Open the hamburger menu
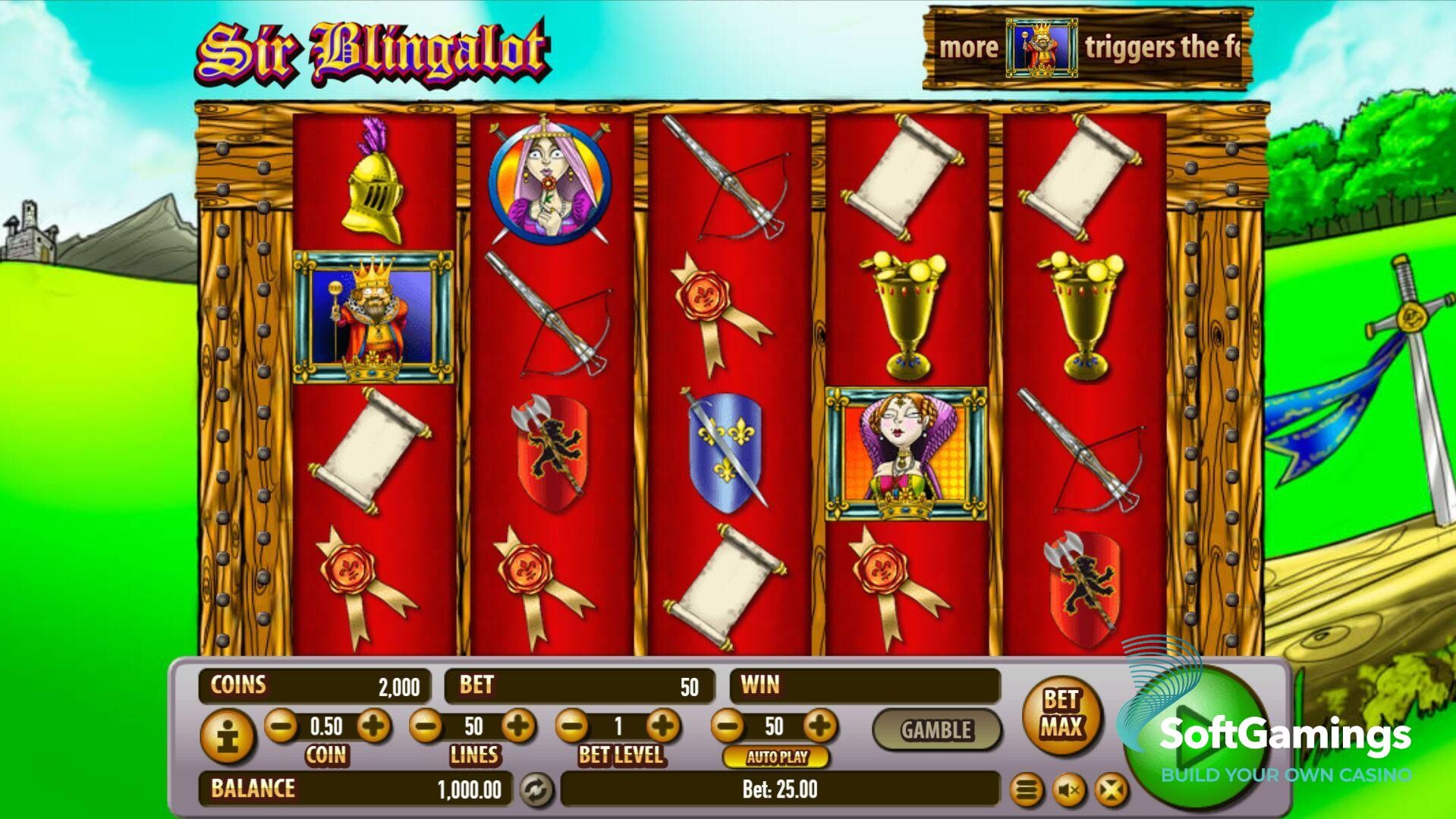 tap(1026, 790)
